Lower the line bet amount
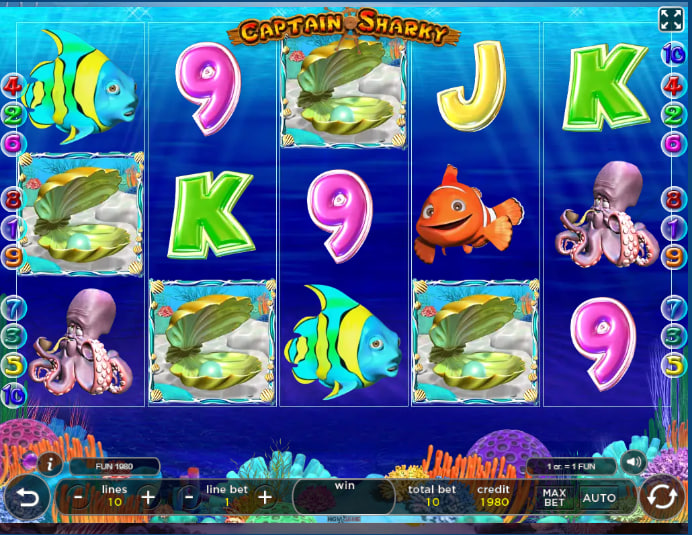The width and height of the screenshot is (692, 535). pos(189,497)
